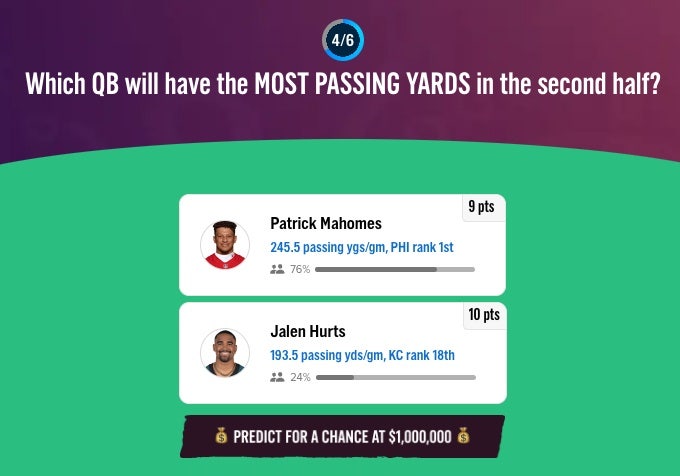Select the Jalen Hurts answer card
The image size is (680, 476).
[342, 353]
